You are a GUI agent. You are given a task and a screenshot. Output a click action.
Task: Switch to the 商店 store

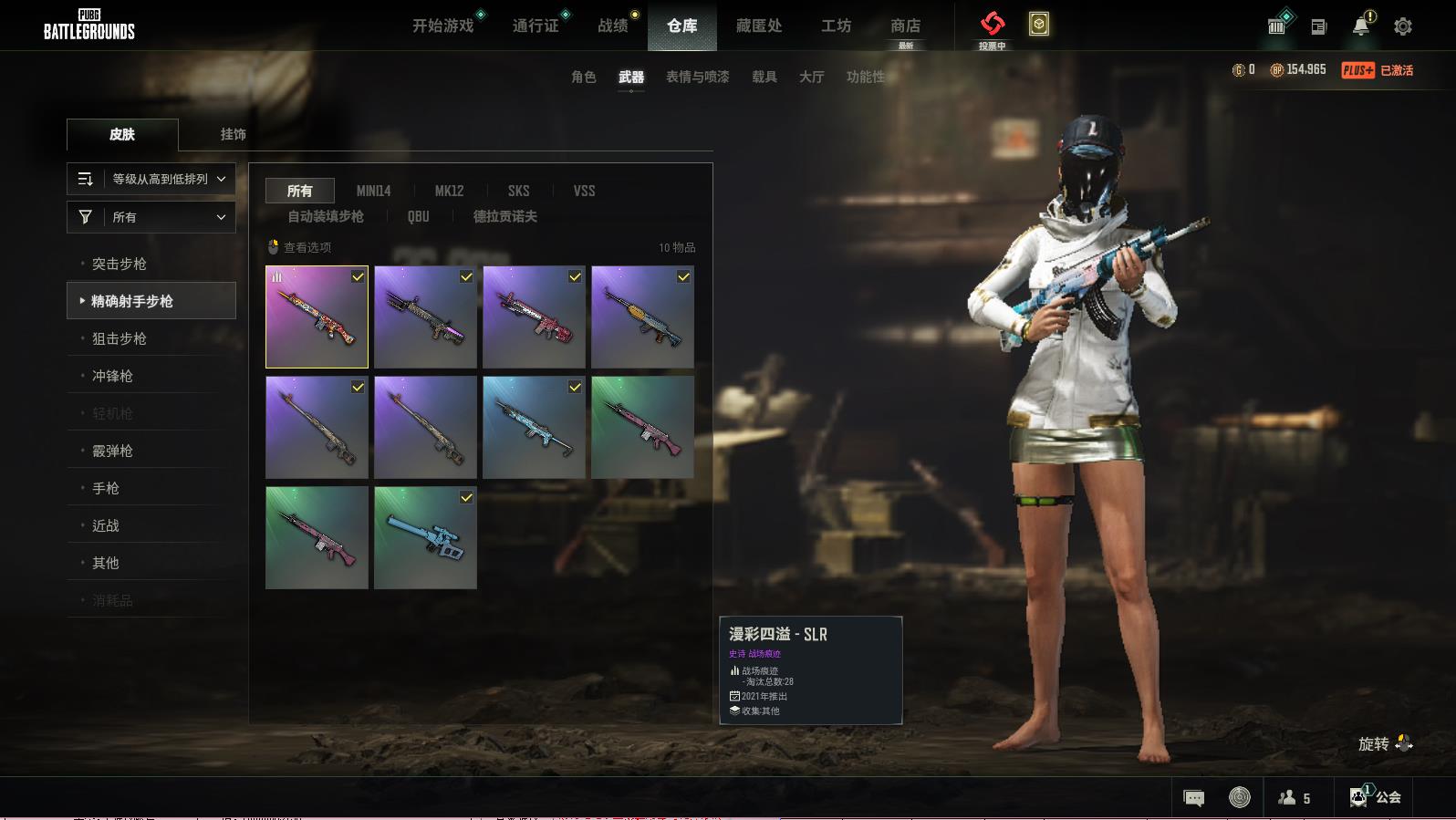tap(905, 26)
